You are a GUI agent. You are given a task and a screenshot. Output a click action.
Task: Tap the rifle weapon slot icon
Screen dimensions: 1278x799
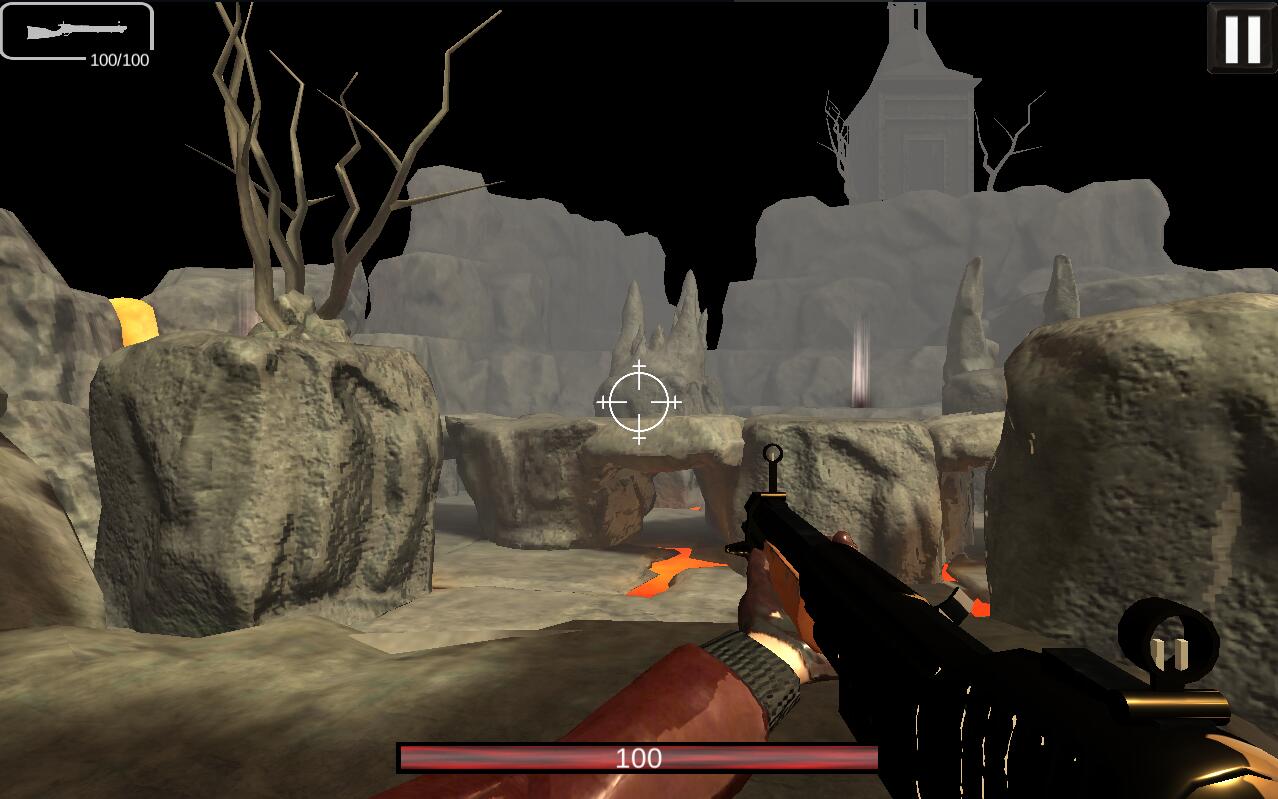(77, 31)
